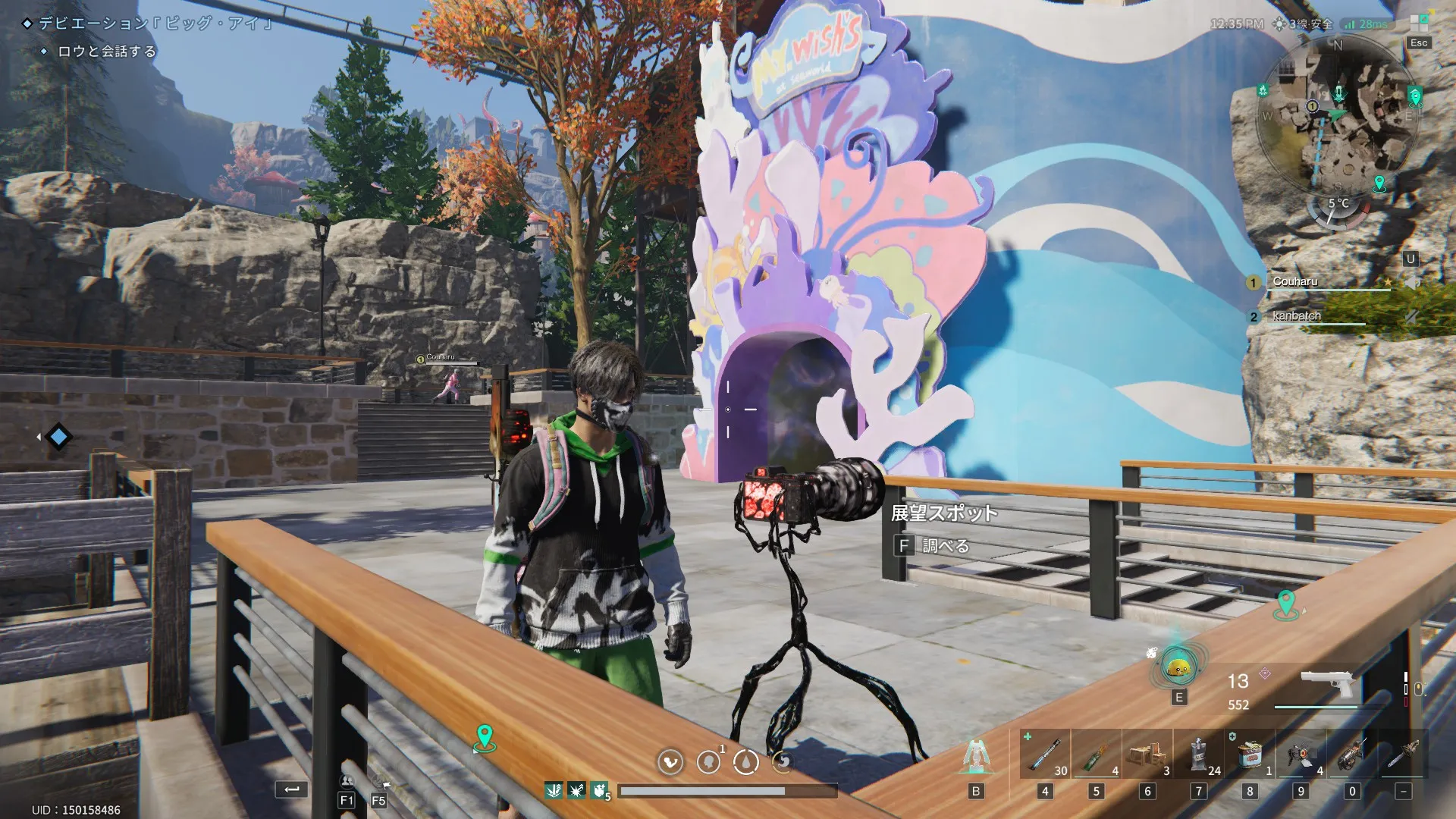
Task: Select teammate Couharu in the squad list
Action: coord(1295,282)
